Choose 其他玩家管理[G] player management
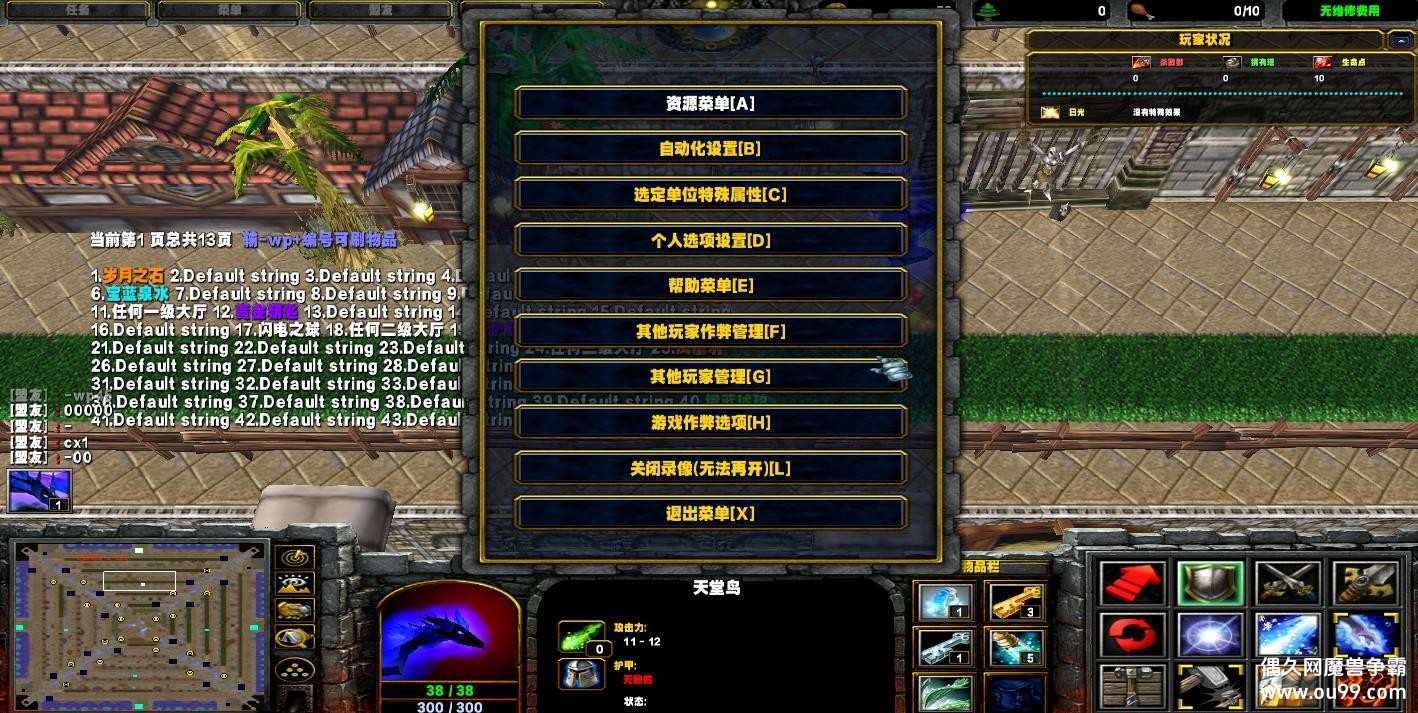Image resolution: width=1418 pixels, height=713 pixels. pyautogui.click(x=710, y=377)
